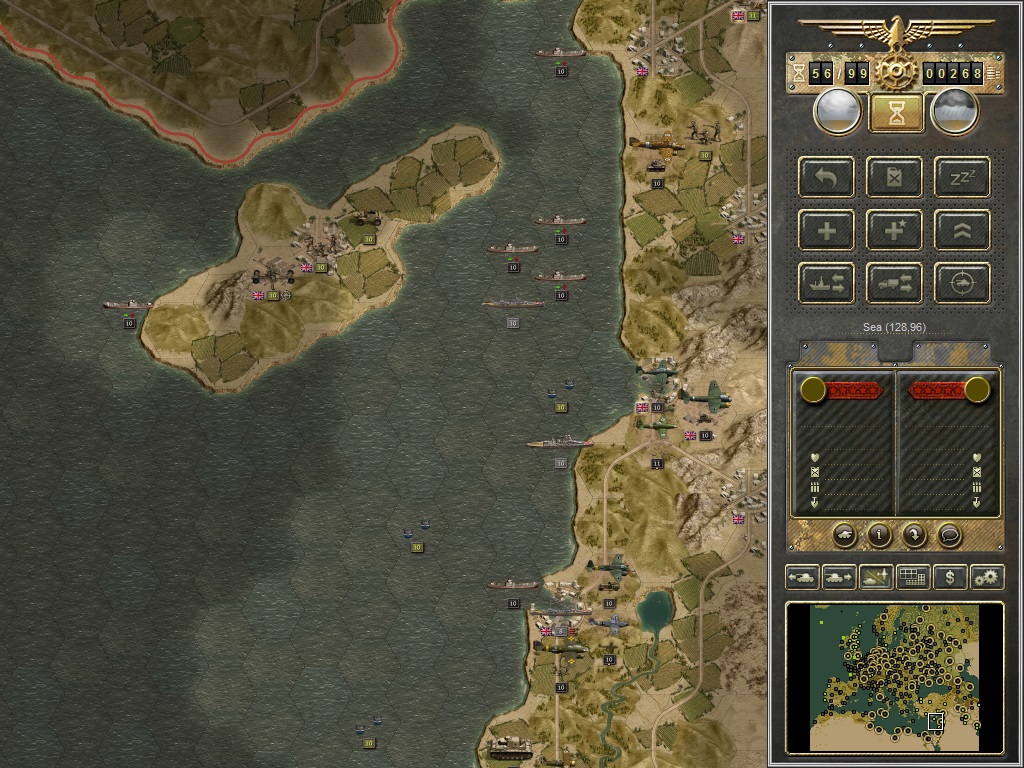The image size is (1024, 768).
Task: Show unit details with the info button
Action: (879, 535)
